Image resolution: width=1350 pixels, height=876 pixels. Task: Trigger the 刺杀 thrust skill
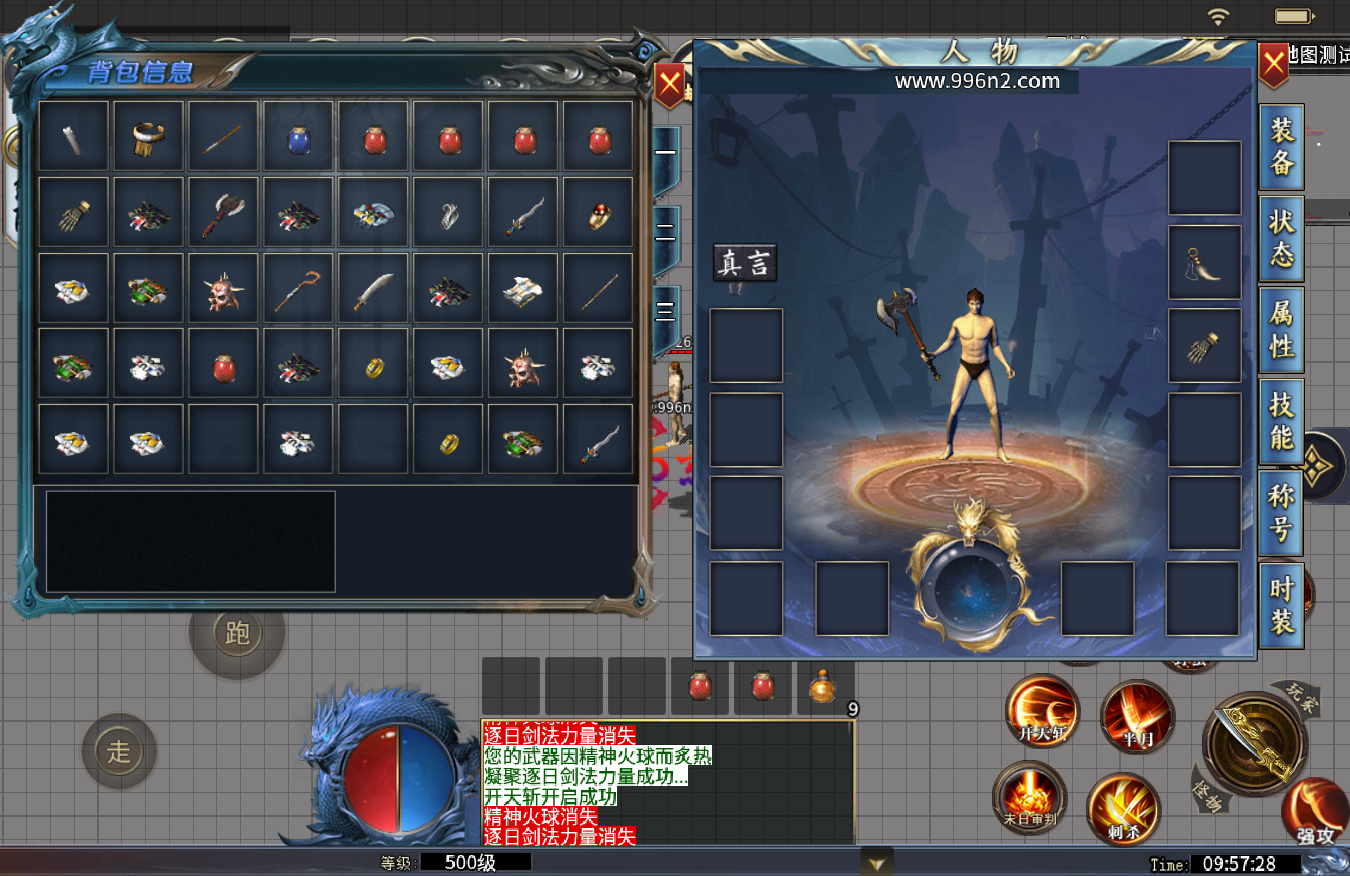(x=1122, y=808)
